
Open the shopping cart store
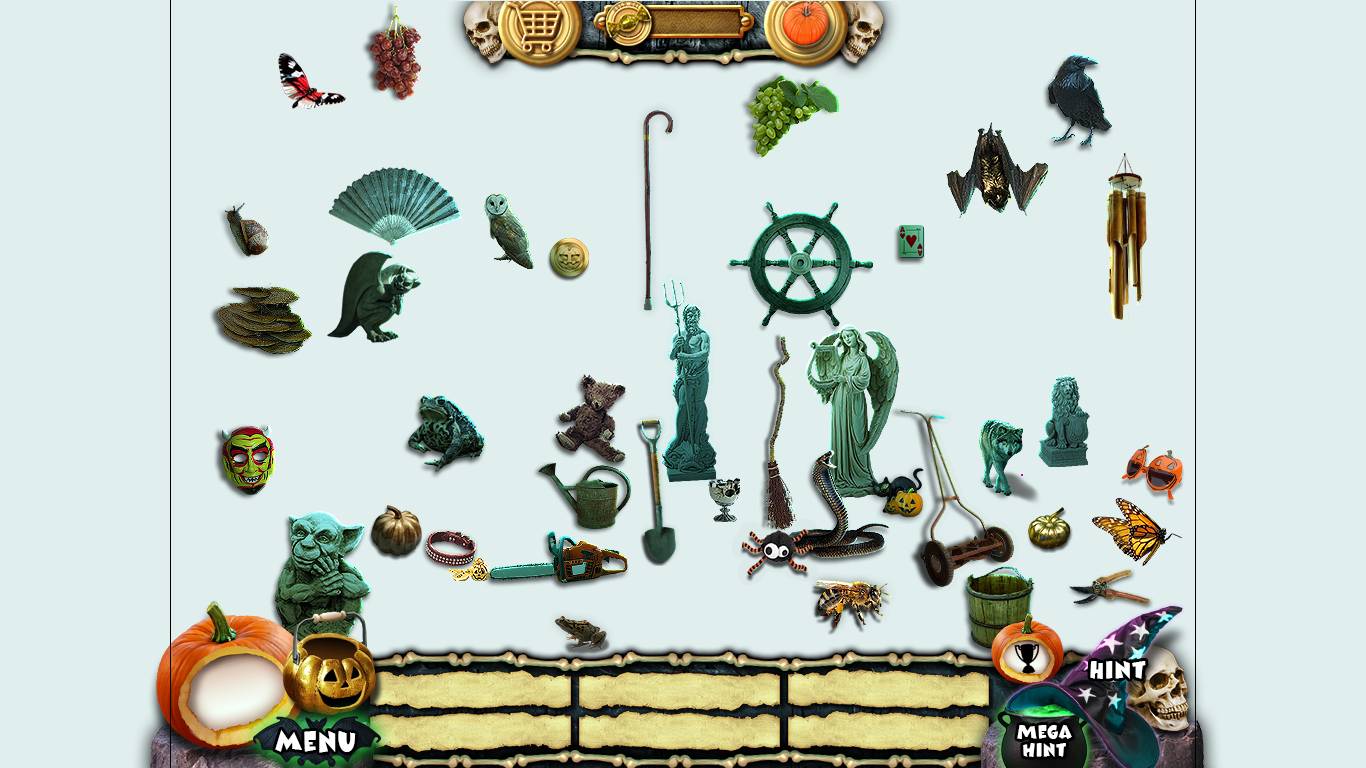pos(539,26)
